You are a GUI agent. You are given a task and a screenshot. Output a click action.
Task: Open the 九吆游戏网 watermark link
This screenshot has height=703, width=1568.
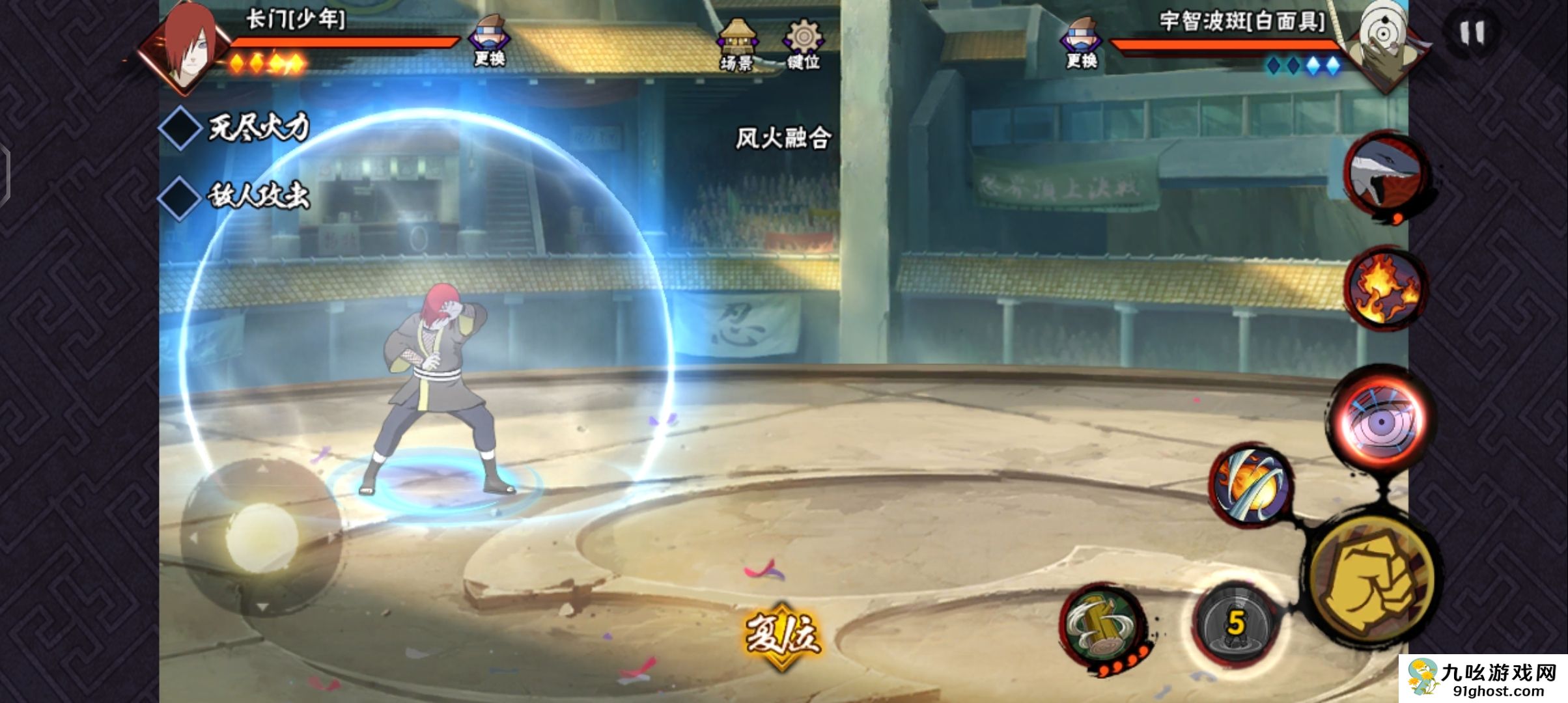point(1483,678)
